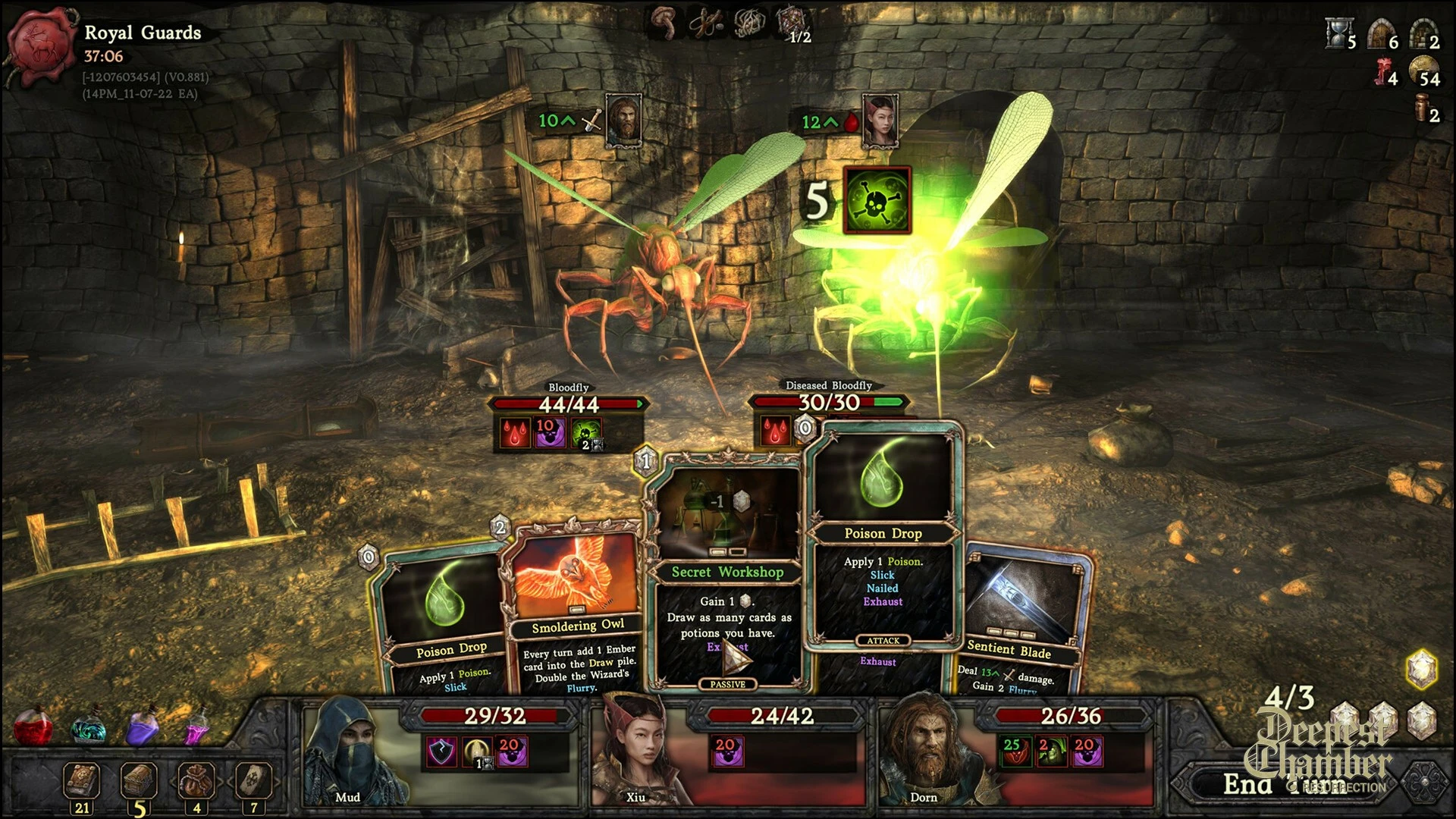Target the Bloodfly enemy nameplate
The image size is (1456, 819).
click(x=568, y=388)
